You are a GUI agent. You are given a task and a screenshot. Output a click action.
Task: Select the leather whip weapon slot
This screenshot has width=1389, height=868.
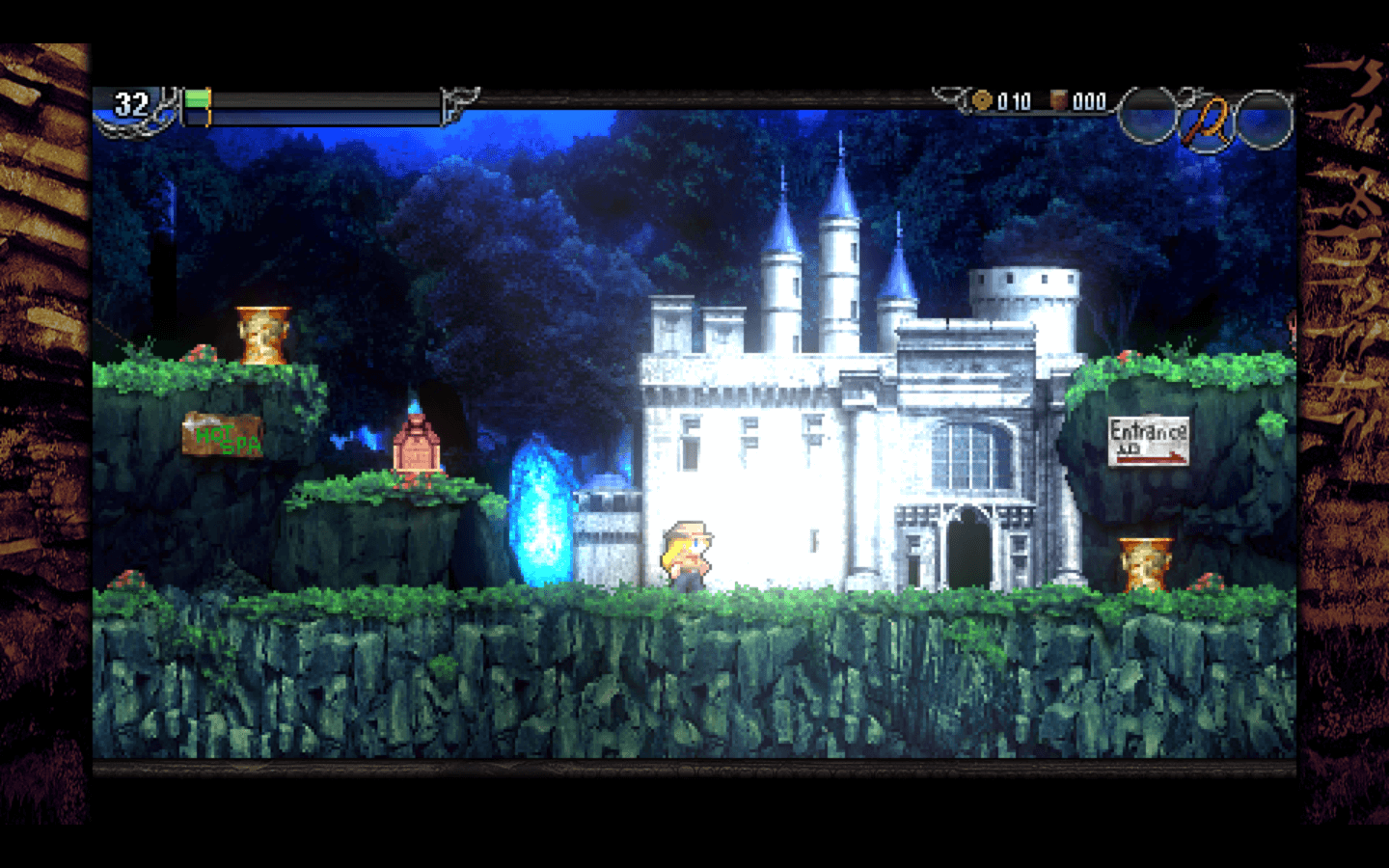tap(1207, 121)
